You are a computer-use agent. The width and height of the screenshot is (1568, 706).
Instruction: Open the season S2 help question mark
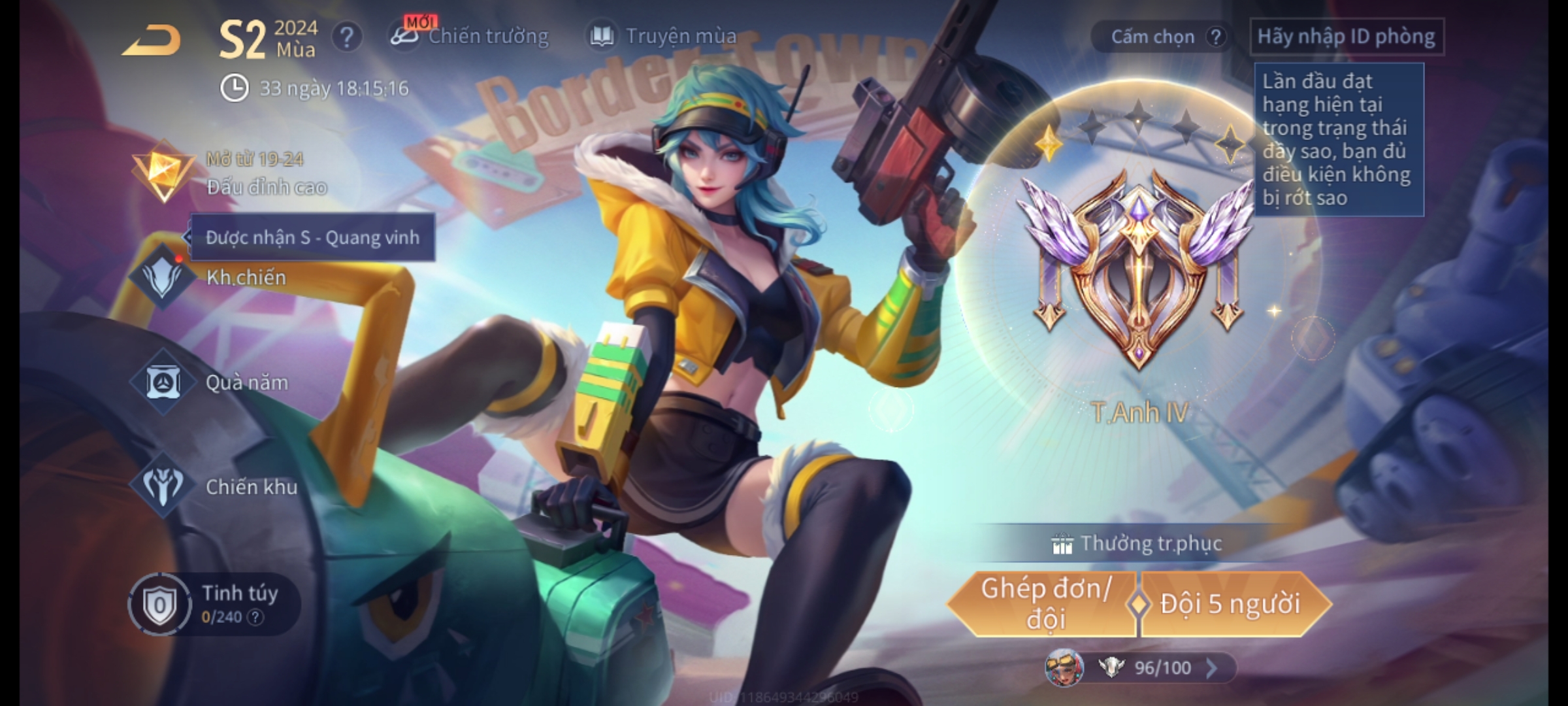[x=346, y=37]
